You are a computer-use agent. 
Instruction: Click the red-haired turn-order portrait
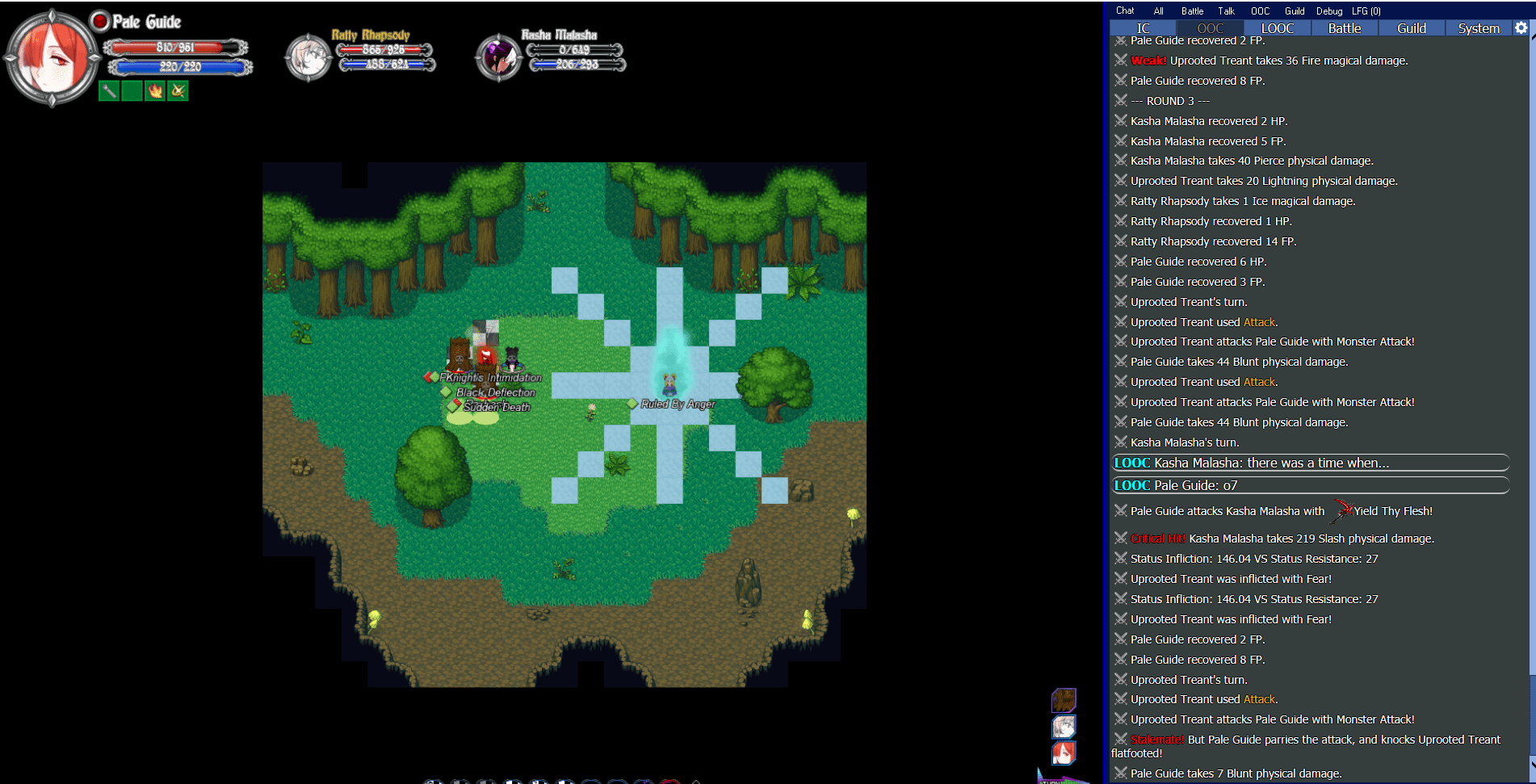point(1064,753)
